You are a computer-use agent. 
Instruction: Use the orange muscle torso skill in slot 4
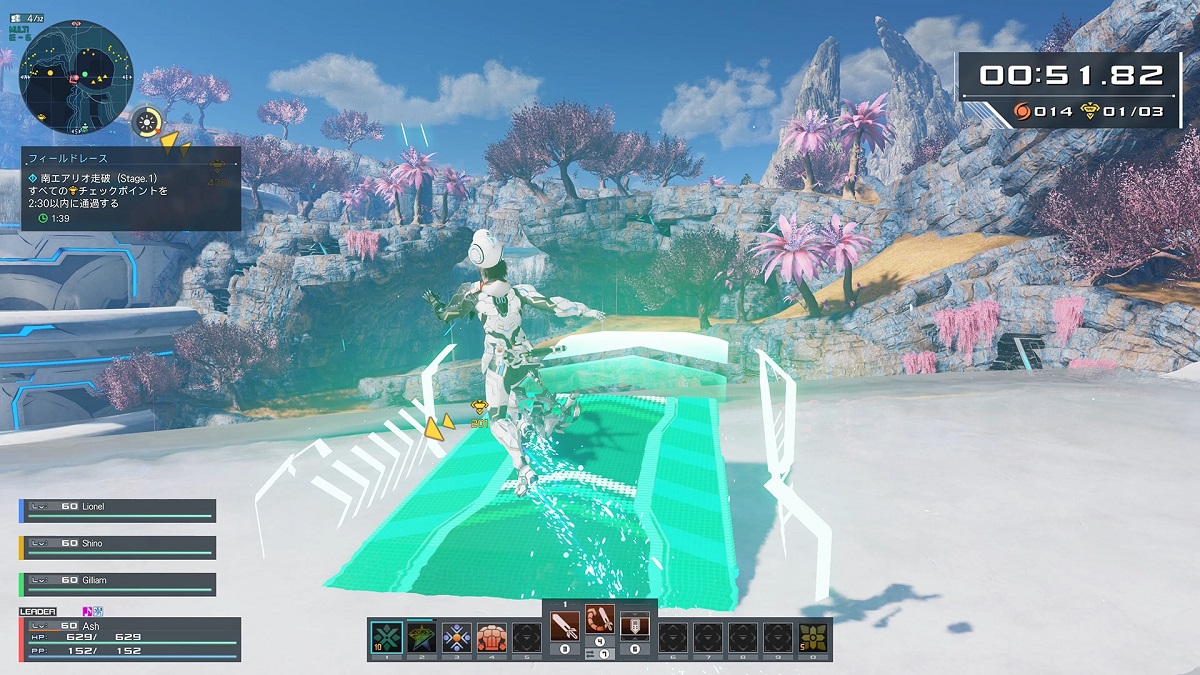(x=492, y=637)
